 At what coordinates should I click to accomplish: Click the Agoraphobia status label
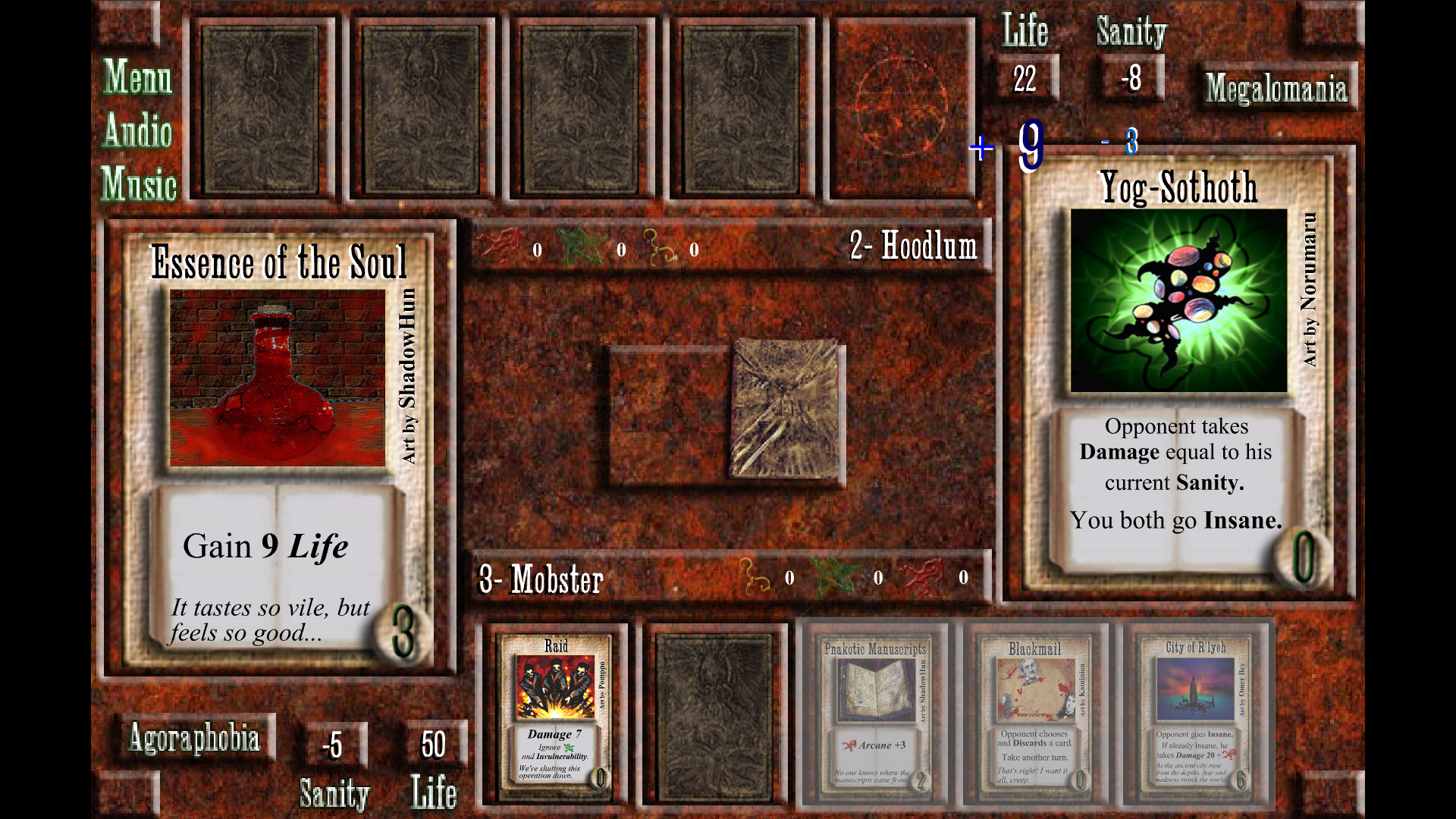[194, 738]
